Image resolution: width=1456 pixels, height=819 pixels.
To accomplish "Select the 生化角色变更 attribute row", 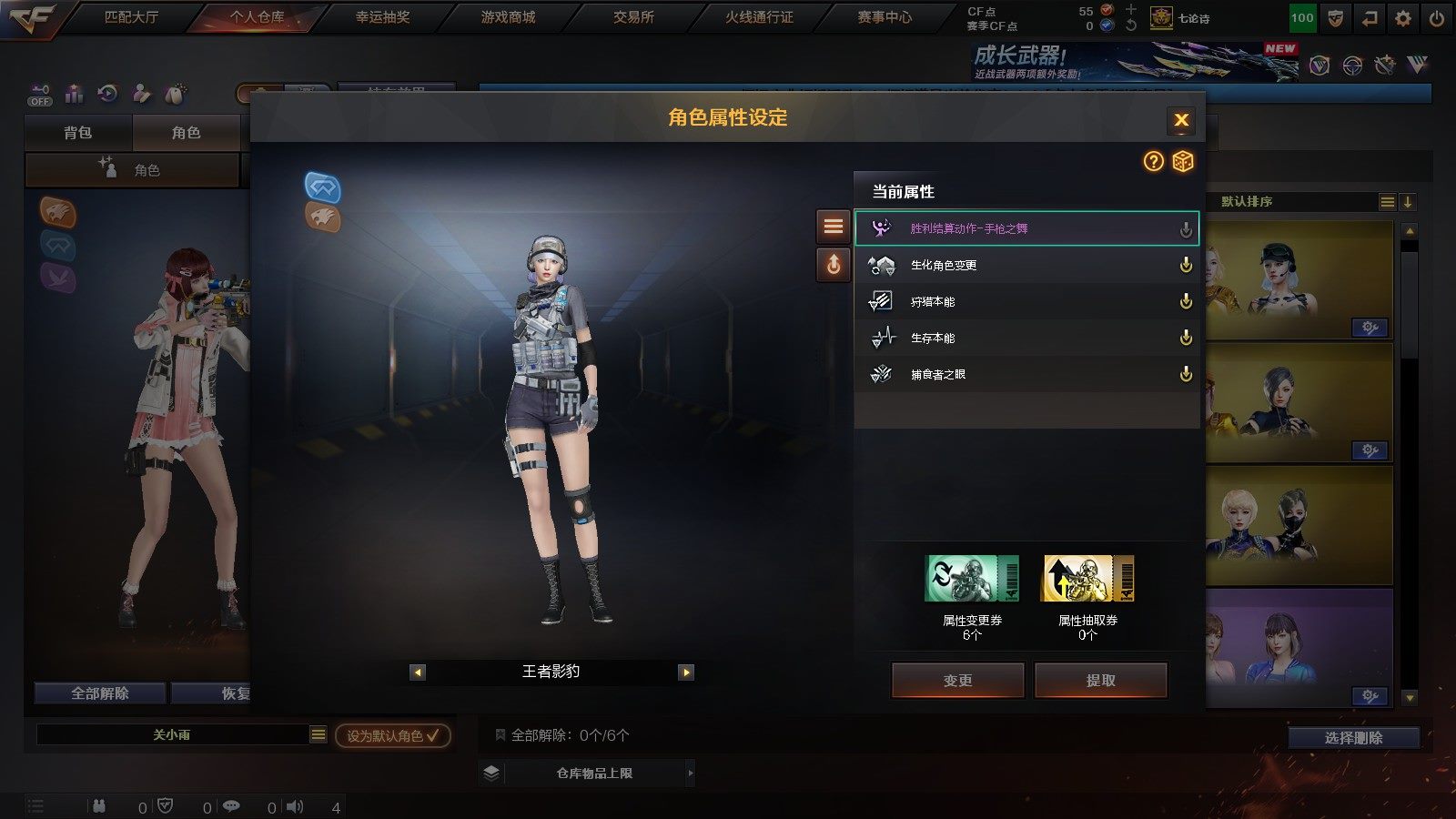I will click(x=1026, y=265).
